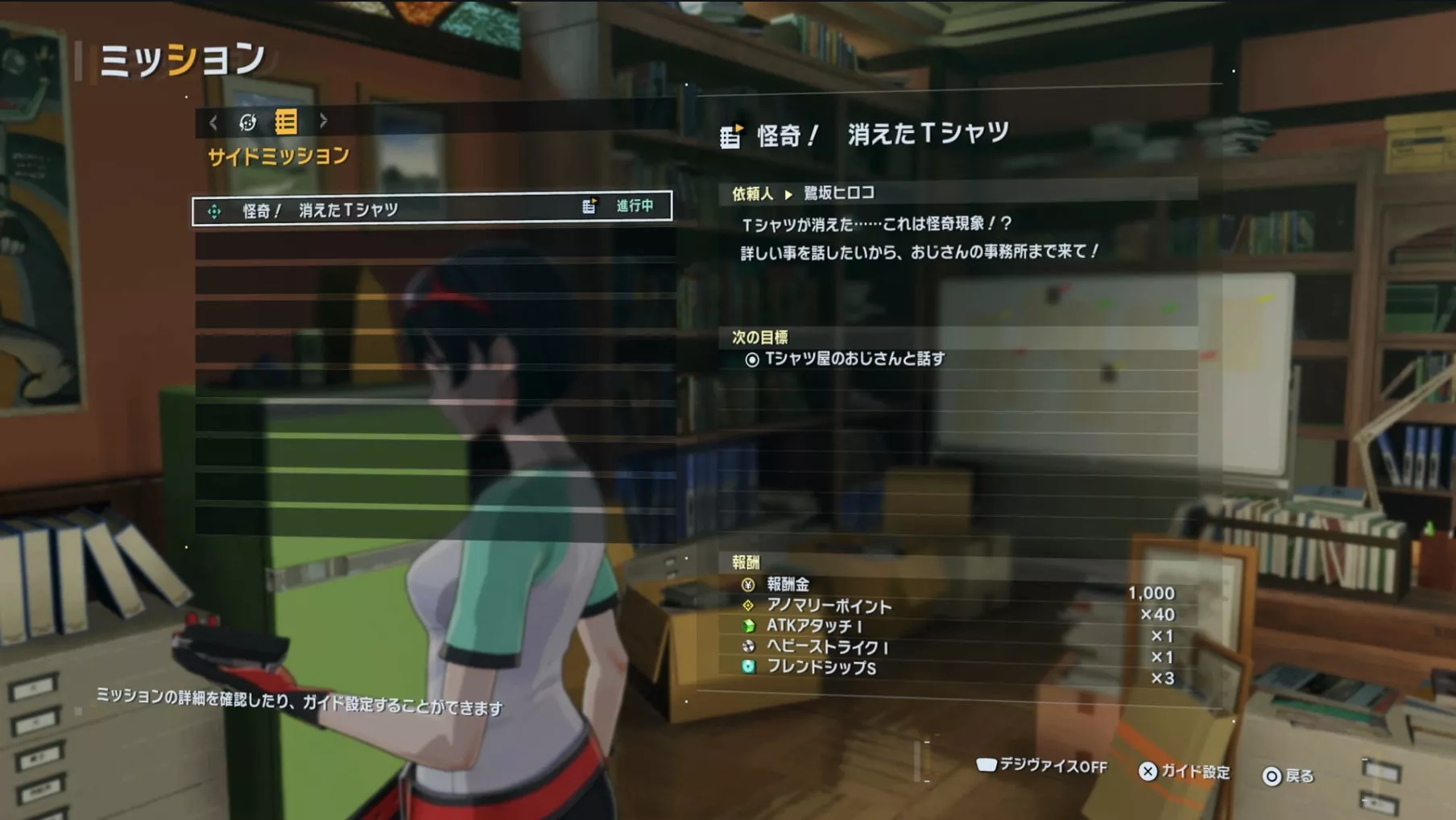The width and height of the screenshot is (1456, 820).
Task: Click the flag icon on the mission list entry
Action: pos(589,206)
